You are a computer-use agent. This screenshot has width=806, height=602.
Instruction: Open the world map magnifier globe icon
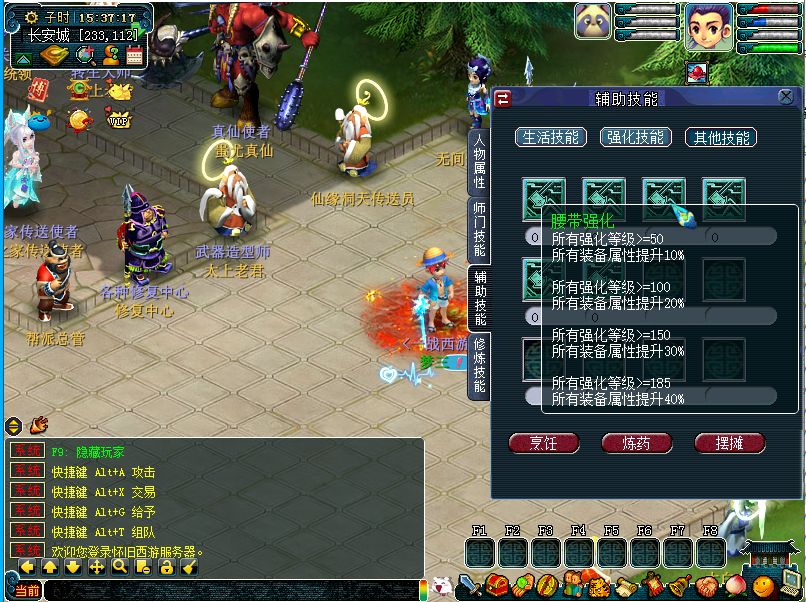[x=85, y=55]
